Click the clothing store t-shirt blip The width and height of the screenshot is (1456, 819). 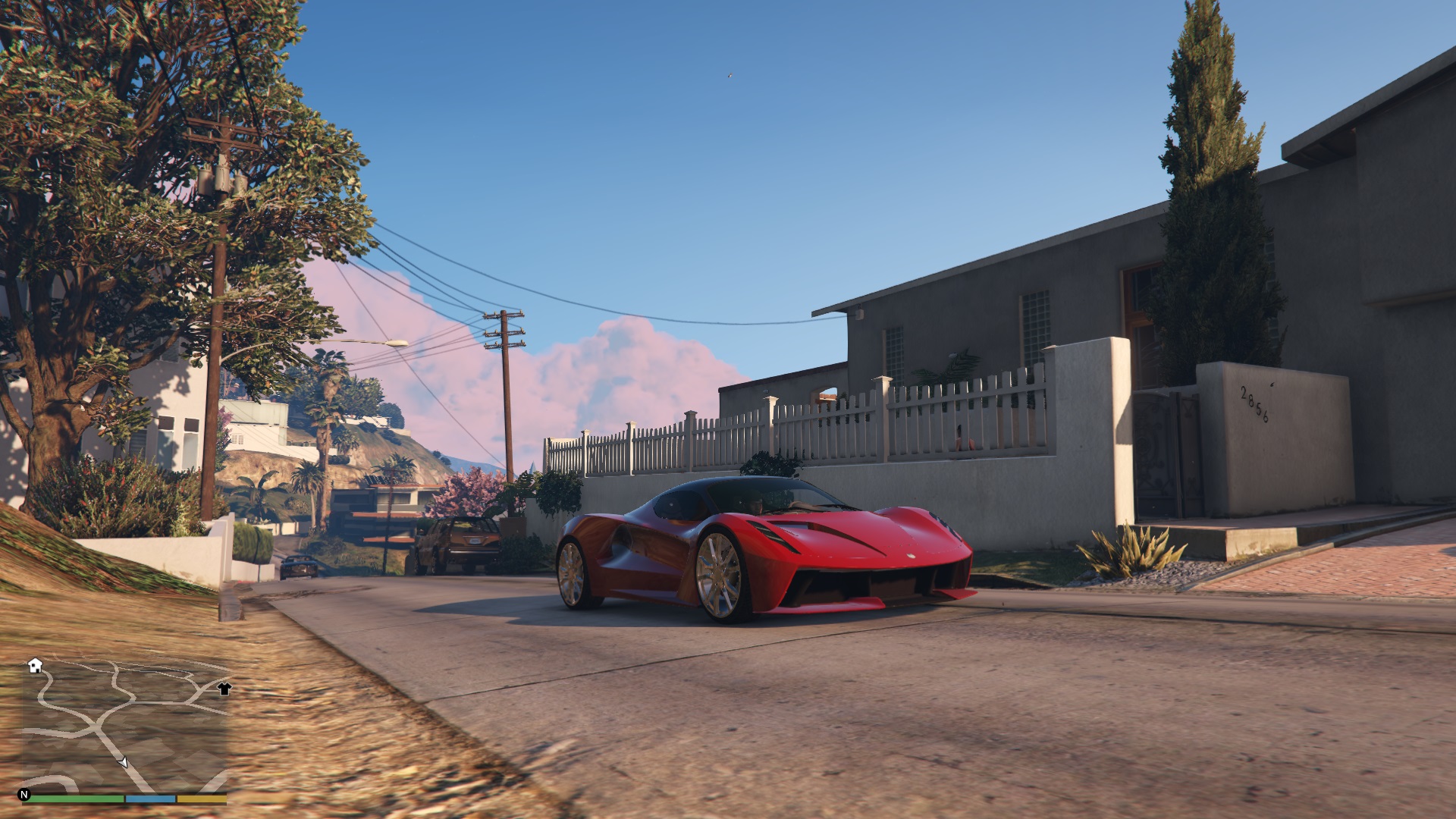pos(224,689)
